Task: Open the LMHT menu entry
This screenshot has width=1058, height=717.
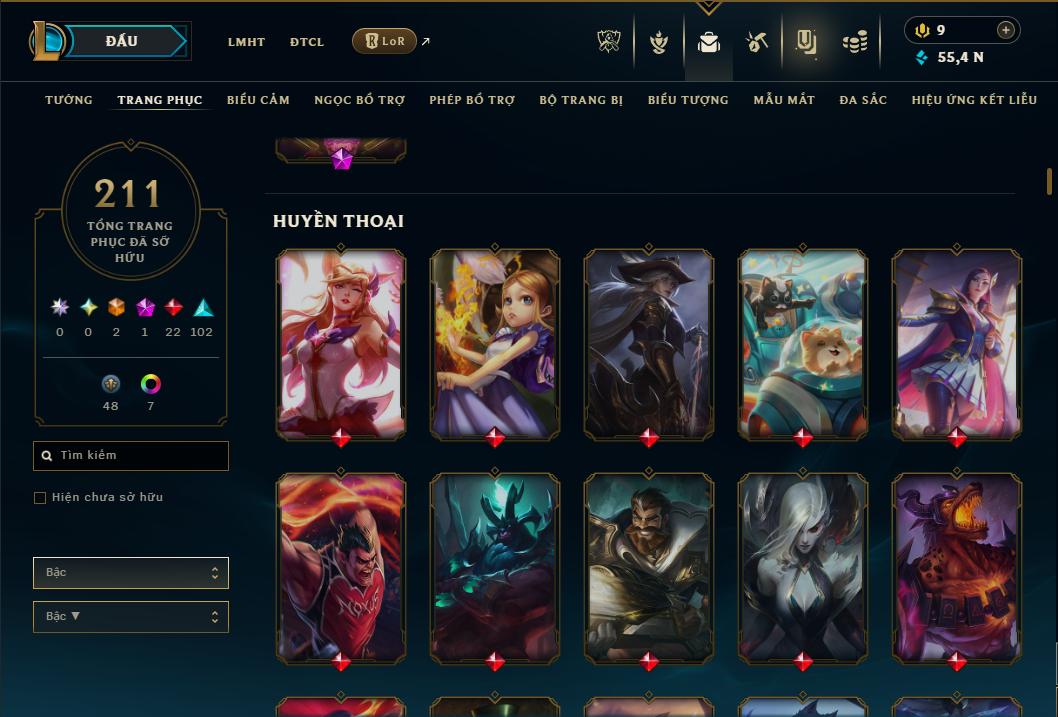Action: tap(246, 42)
